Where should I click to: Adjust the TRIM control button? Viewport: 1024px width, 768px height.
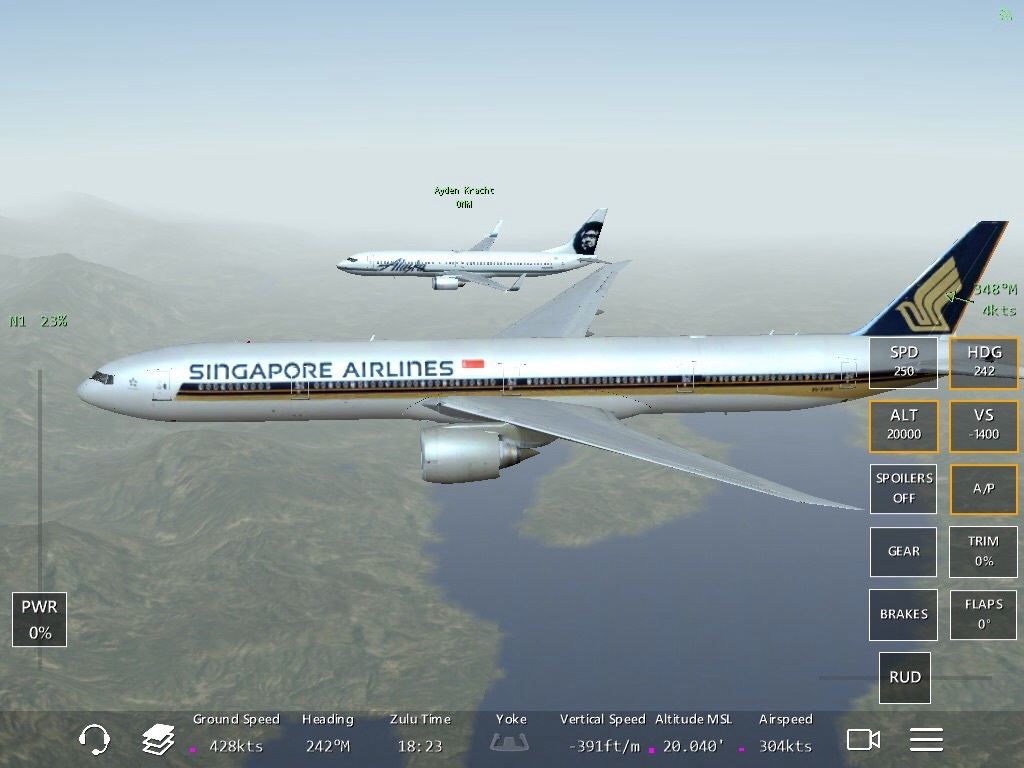point(984,551)
